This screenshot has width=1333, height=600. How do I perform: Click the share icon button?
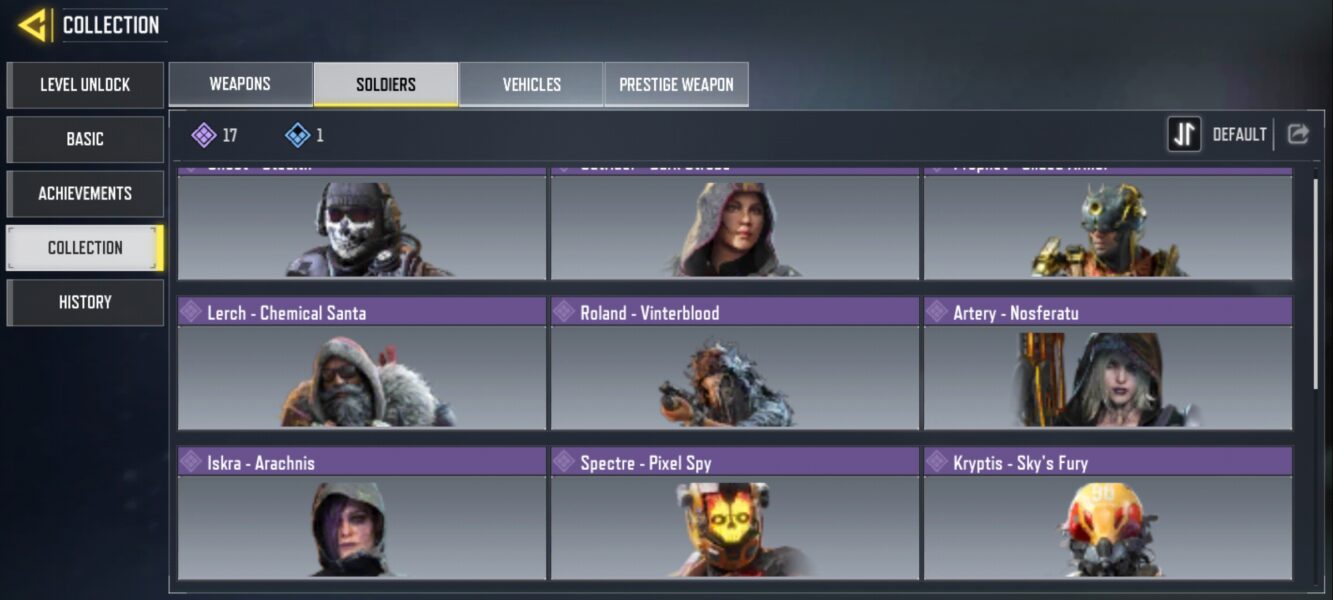(x=1298, y=134)
